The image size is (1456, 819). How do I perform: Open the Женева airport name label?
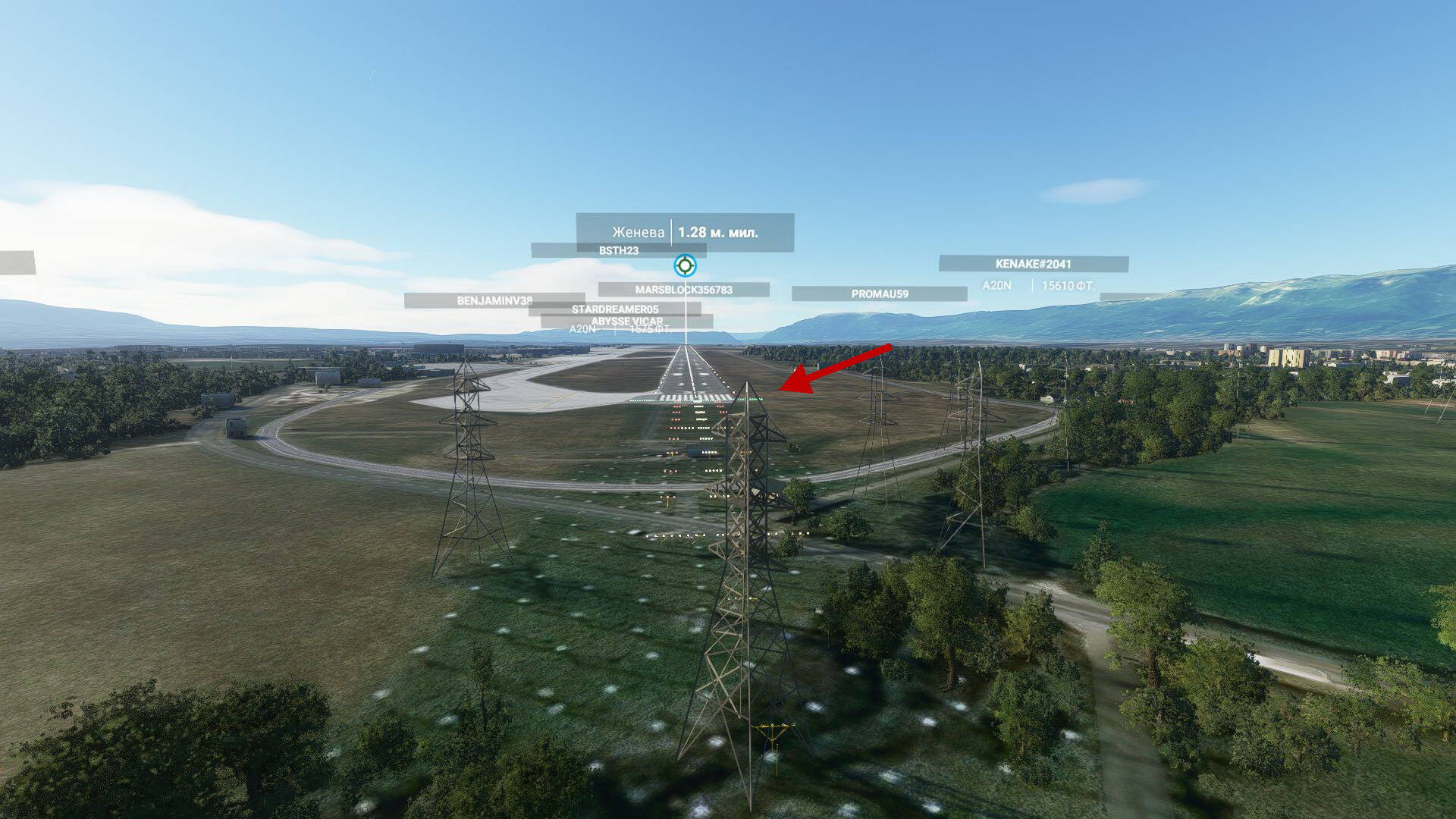click(x=640, y=231)
